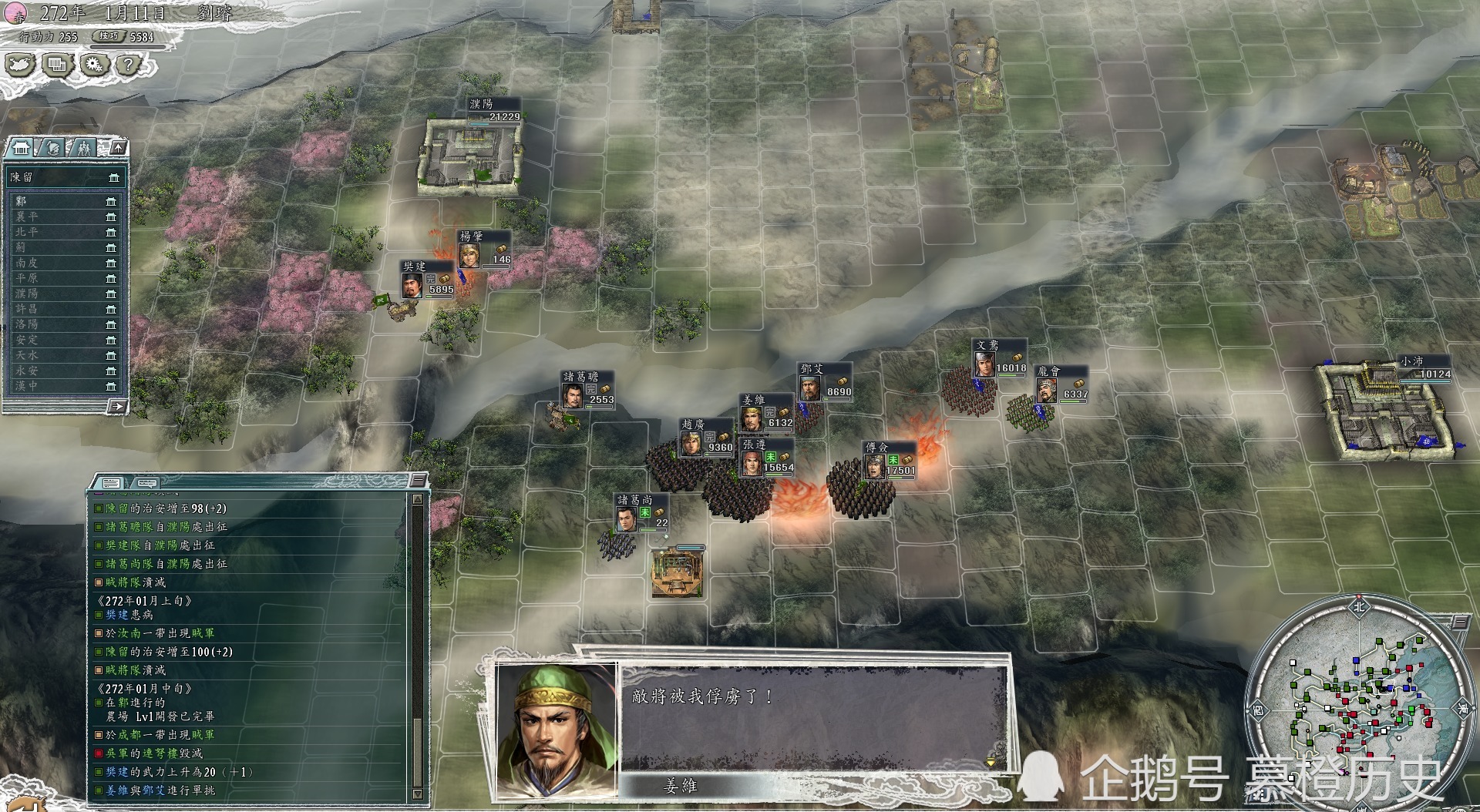Minimize the message log panel
Screen dimensions: 1480x812
tap(418, 481)
